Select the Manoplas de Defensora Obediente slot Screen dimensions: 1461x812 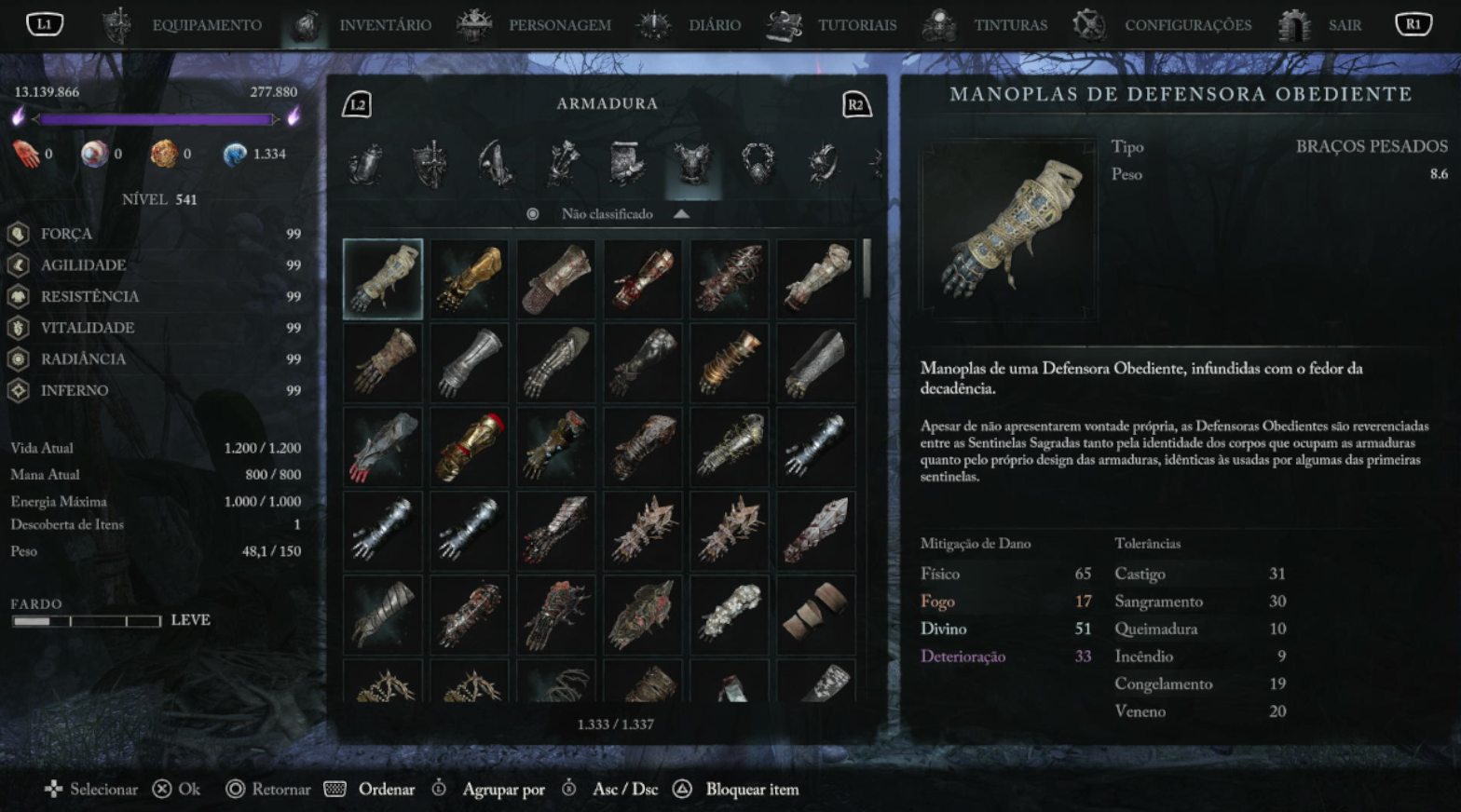383,279
